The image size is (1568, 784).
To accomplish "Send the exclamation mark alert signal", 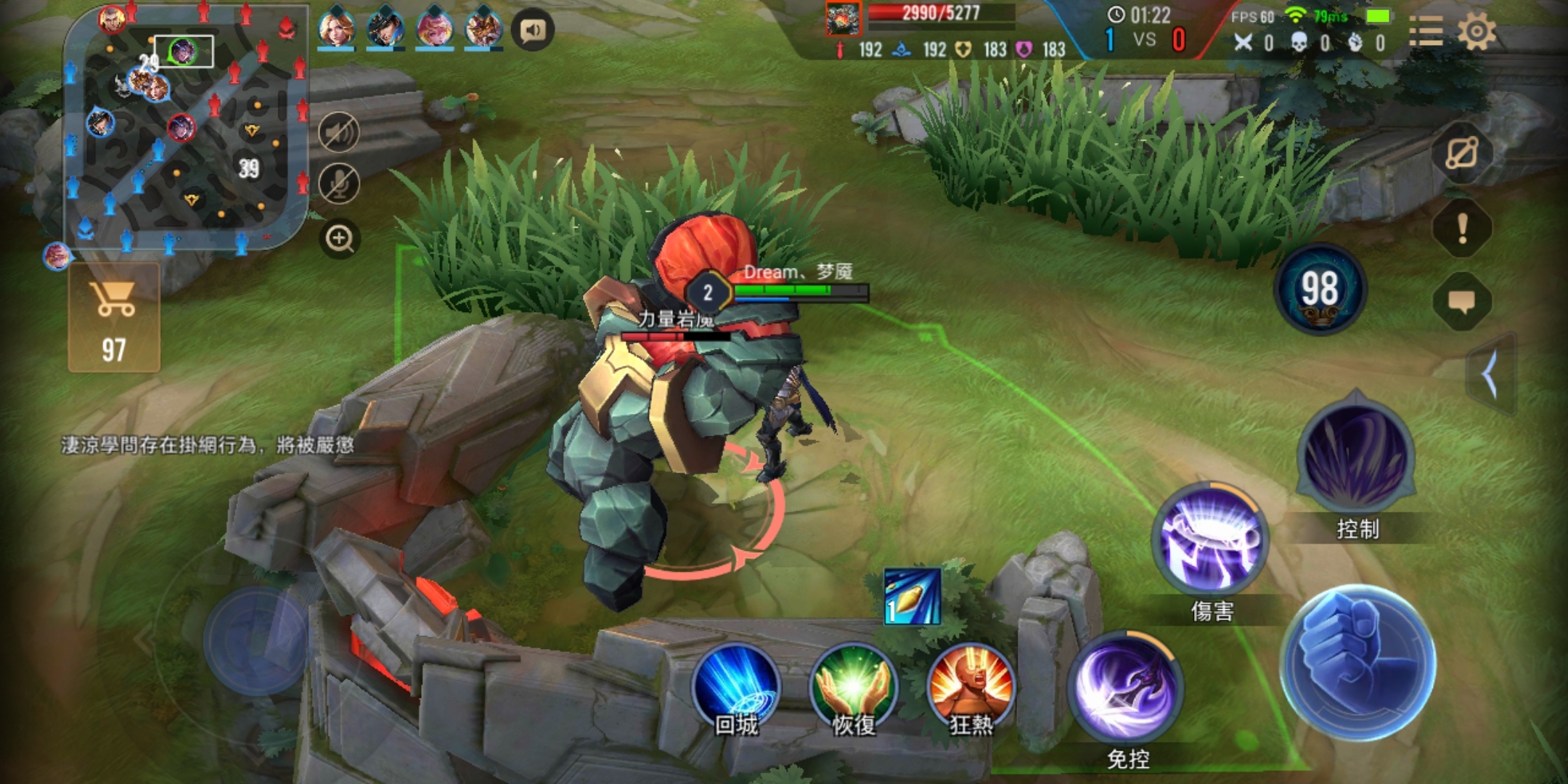I will tap(1462, 228).
